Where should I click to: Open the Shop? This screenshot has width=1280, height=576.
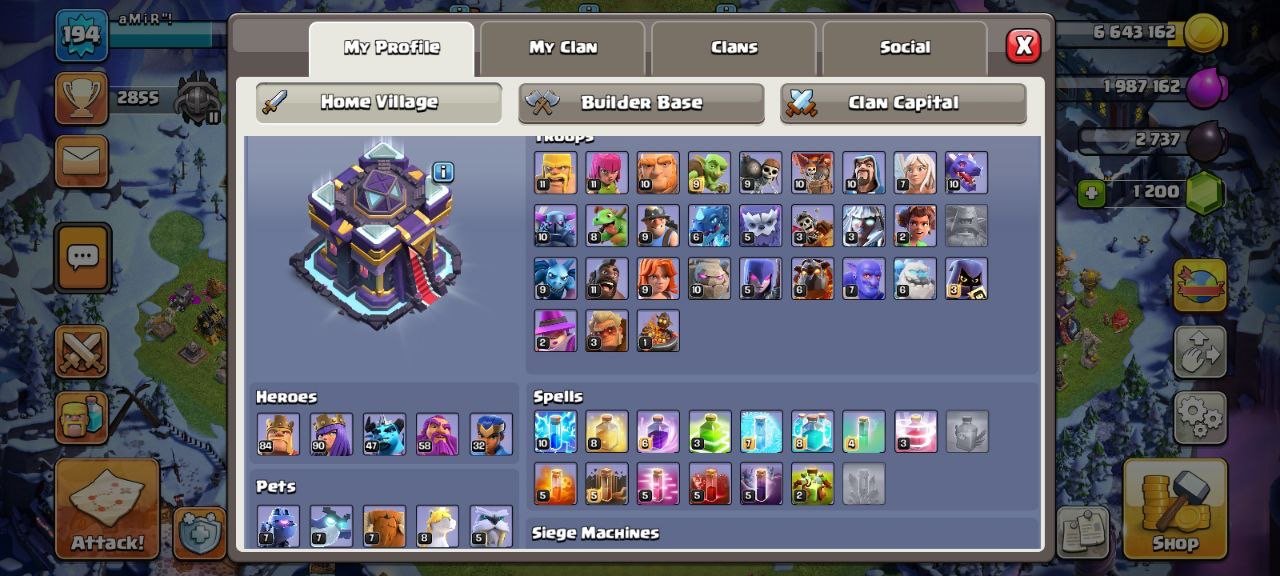(1175, 508)
